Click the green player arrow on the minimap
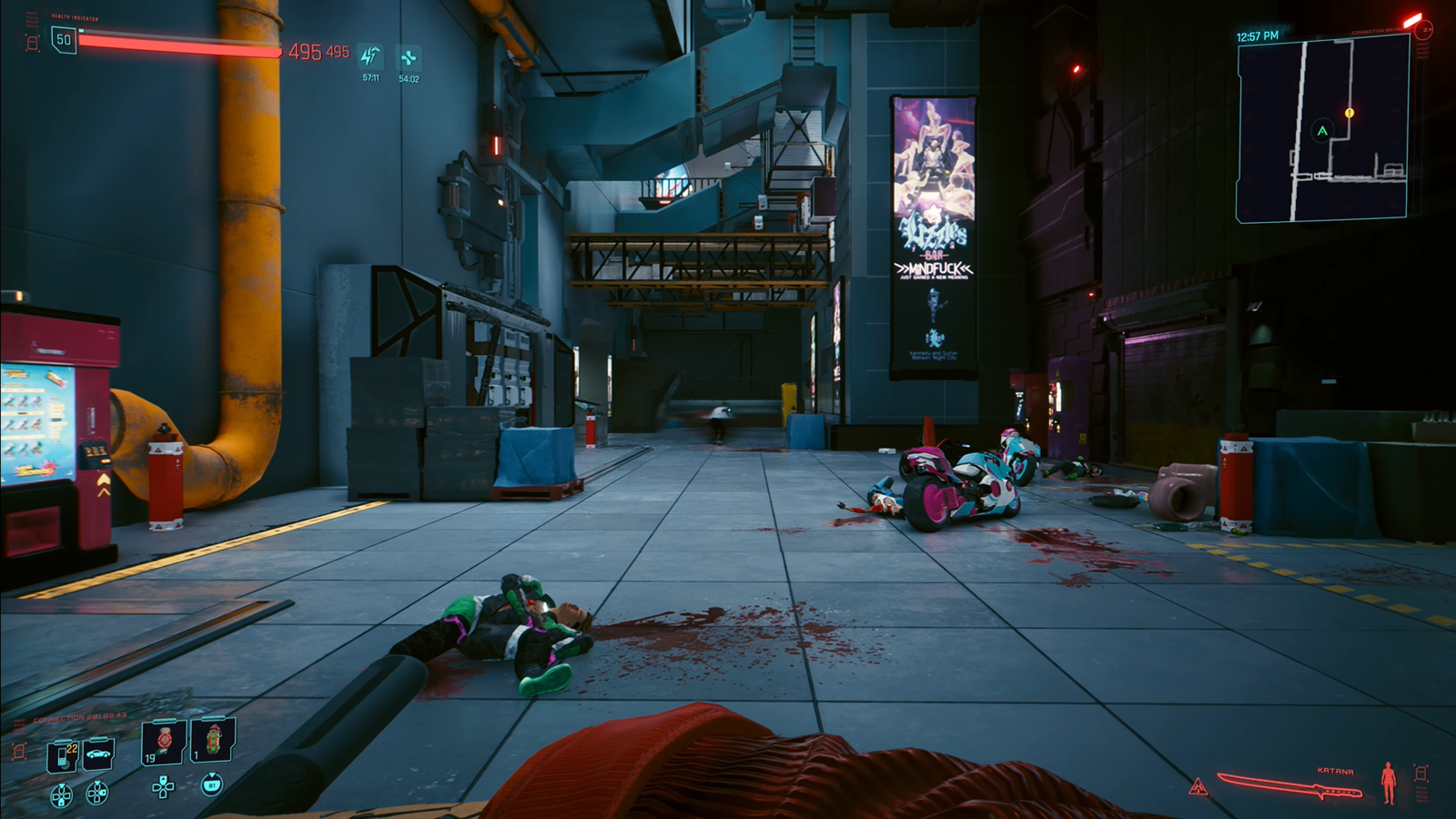Screen dimensions: 1456x819 1321,130
